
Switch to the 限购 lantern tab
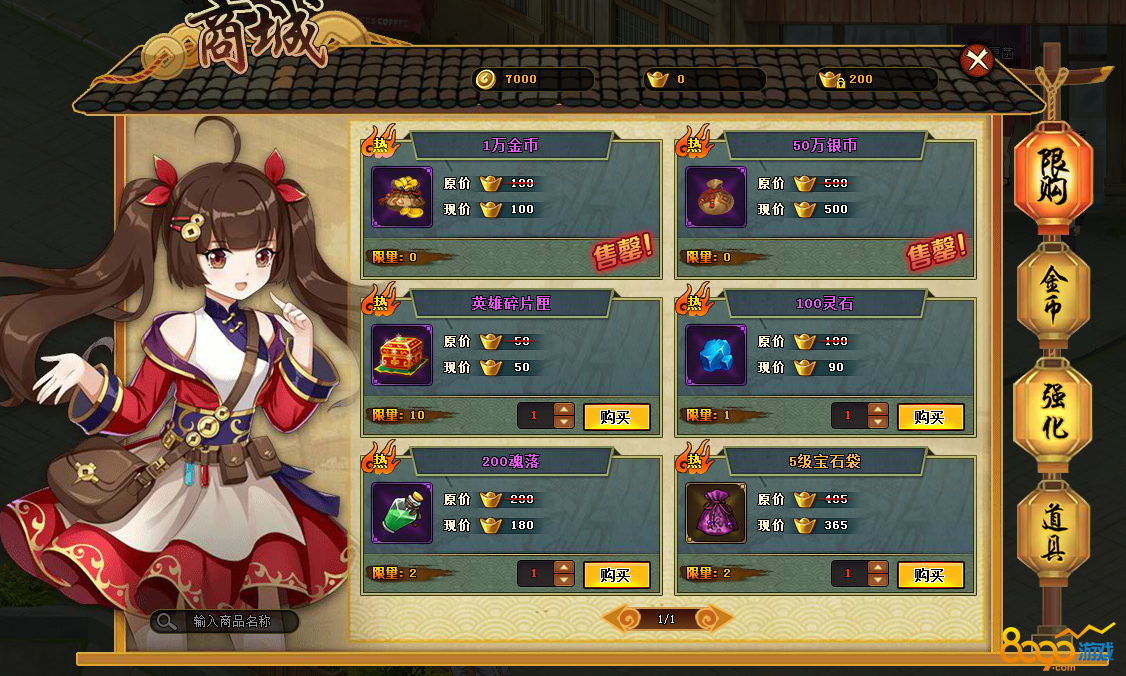(1053, 178)
